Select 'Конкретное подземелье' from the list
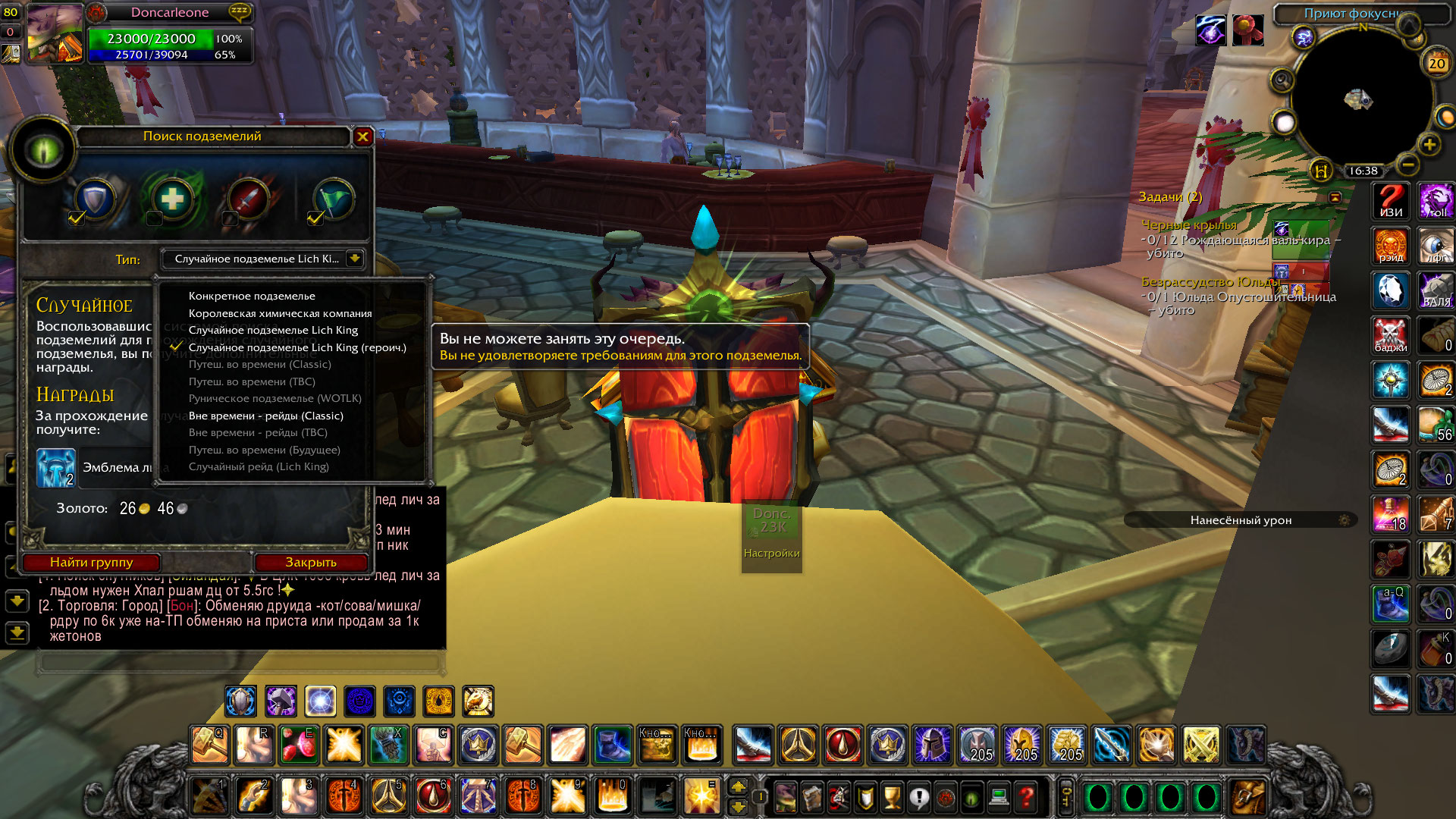This screenshot has height=819, width=1456. pyautogui.click(x=252, y=296)
